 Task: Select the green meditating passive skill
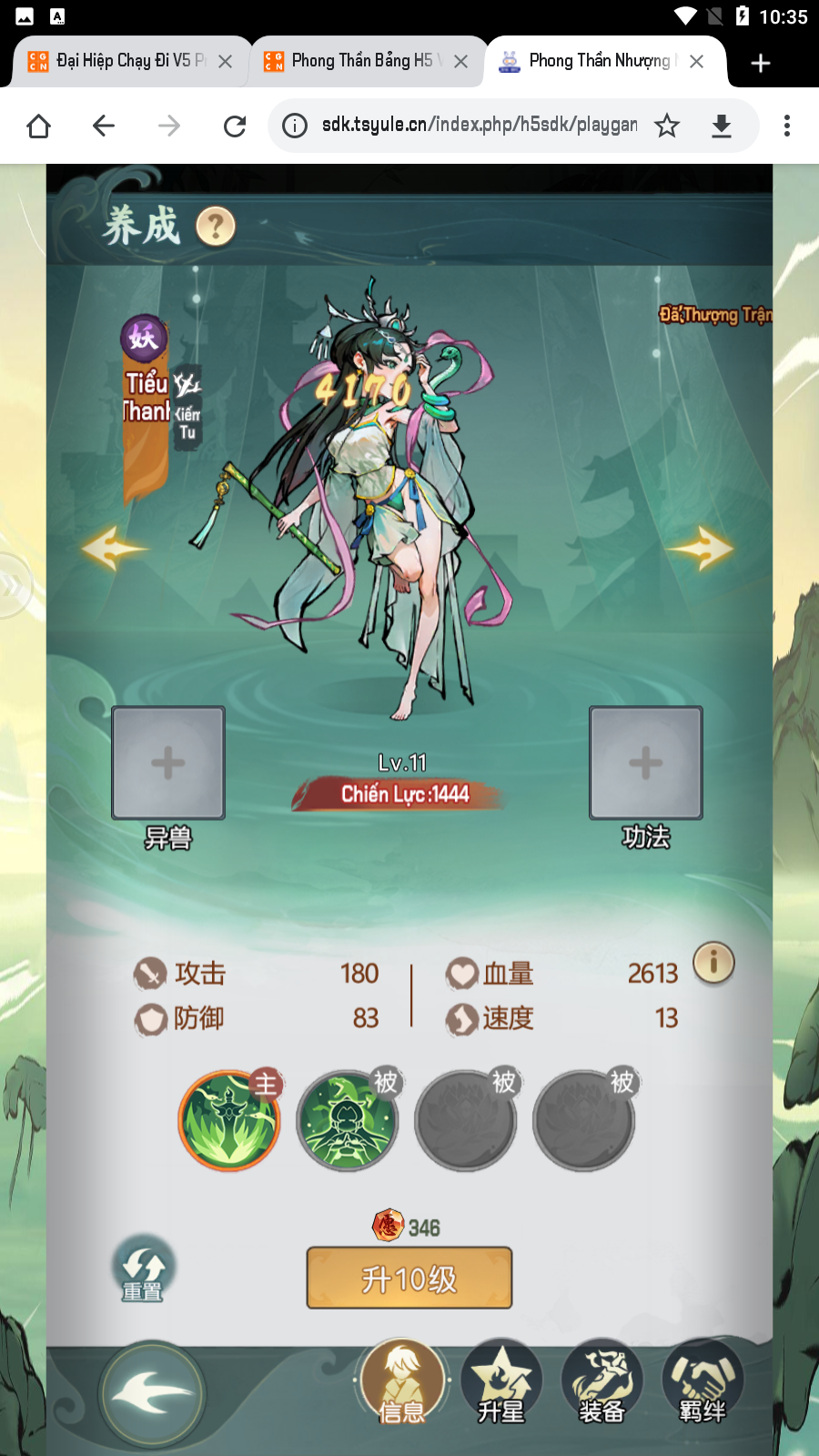(x=347, y=1120)
